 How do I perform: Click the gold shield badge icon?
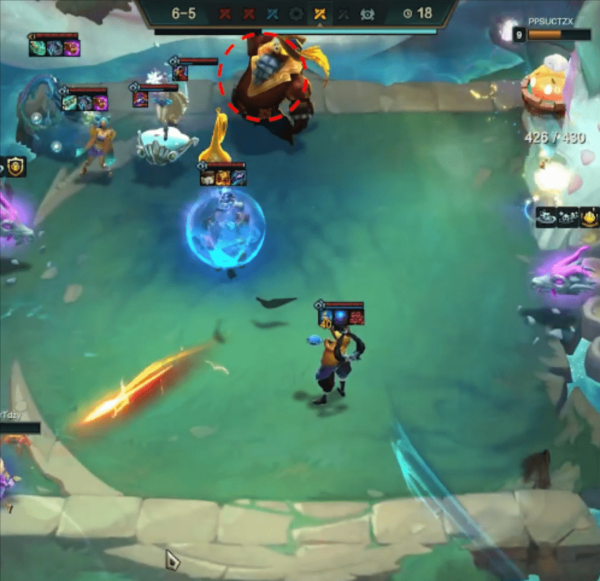click(x=15, y=167)
